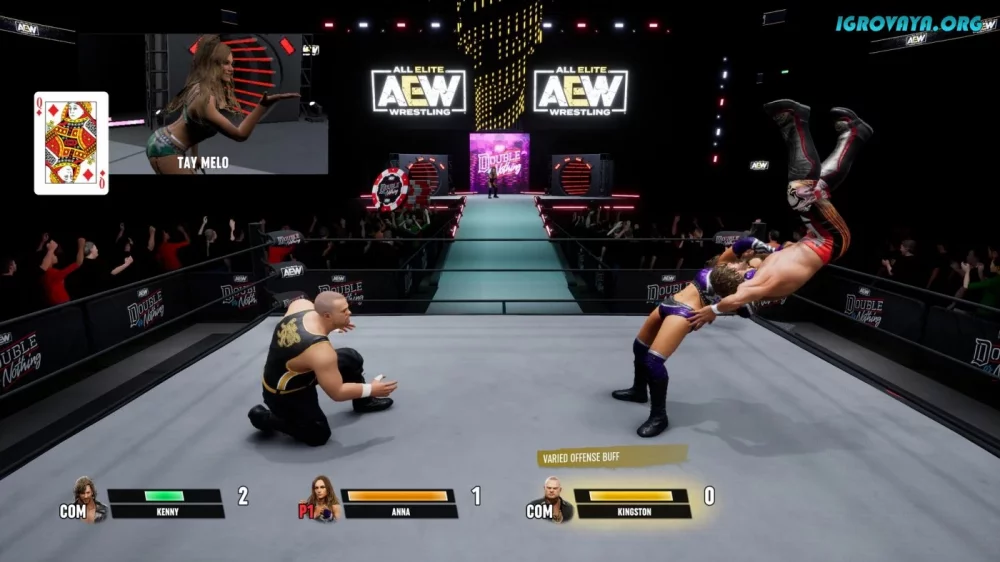
Task: Select the Queen of Diamonds card
Action: pos(71,142)
